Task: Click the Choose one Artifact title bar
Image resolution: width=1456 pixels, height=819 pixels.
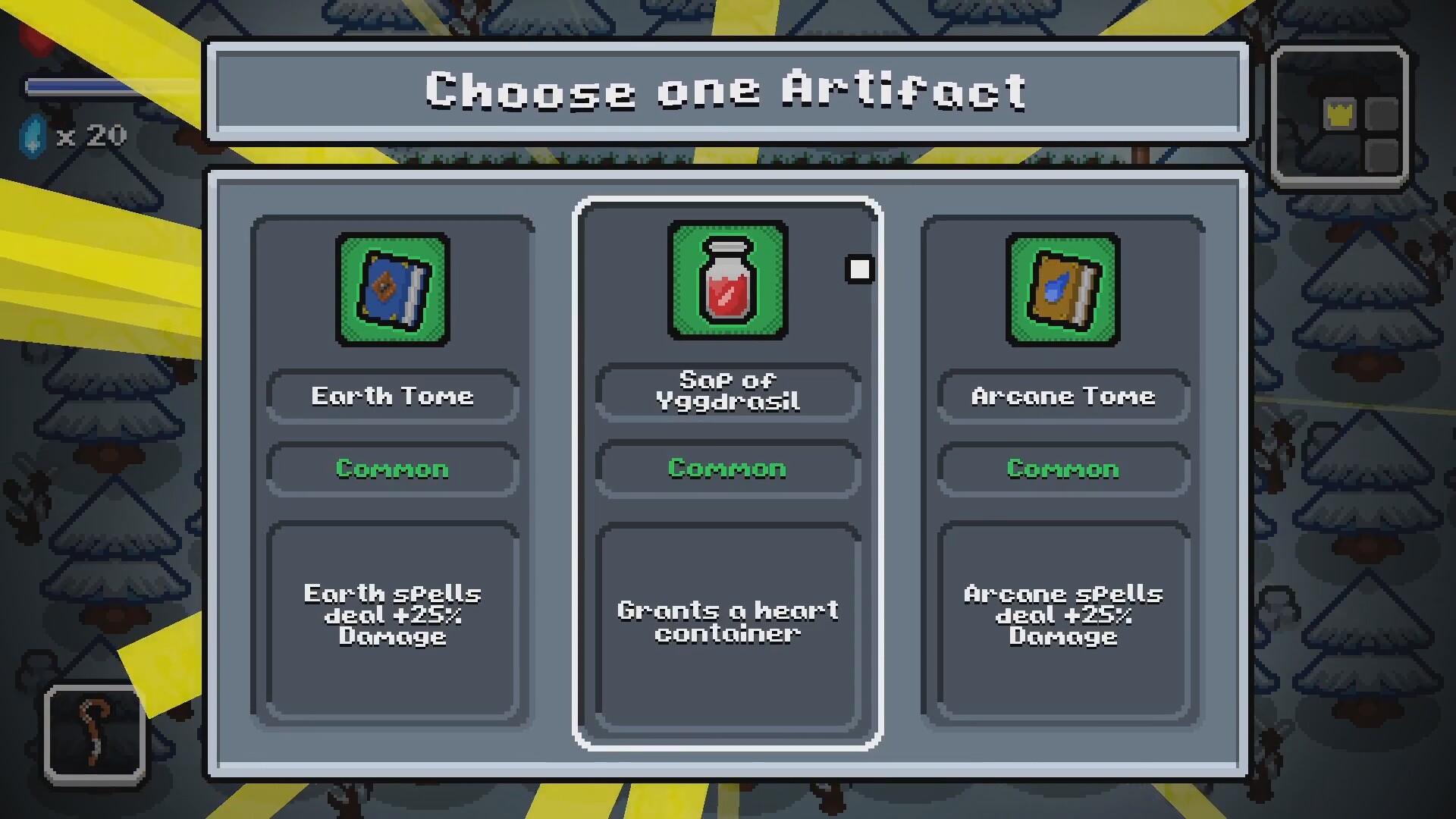Action: (726, 89)
